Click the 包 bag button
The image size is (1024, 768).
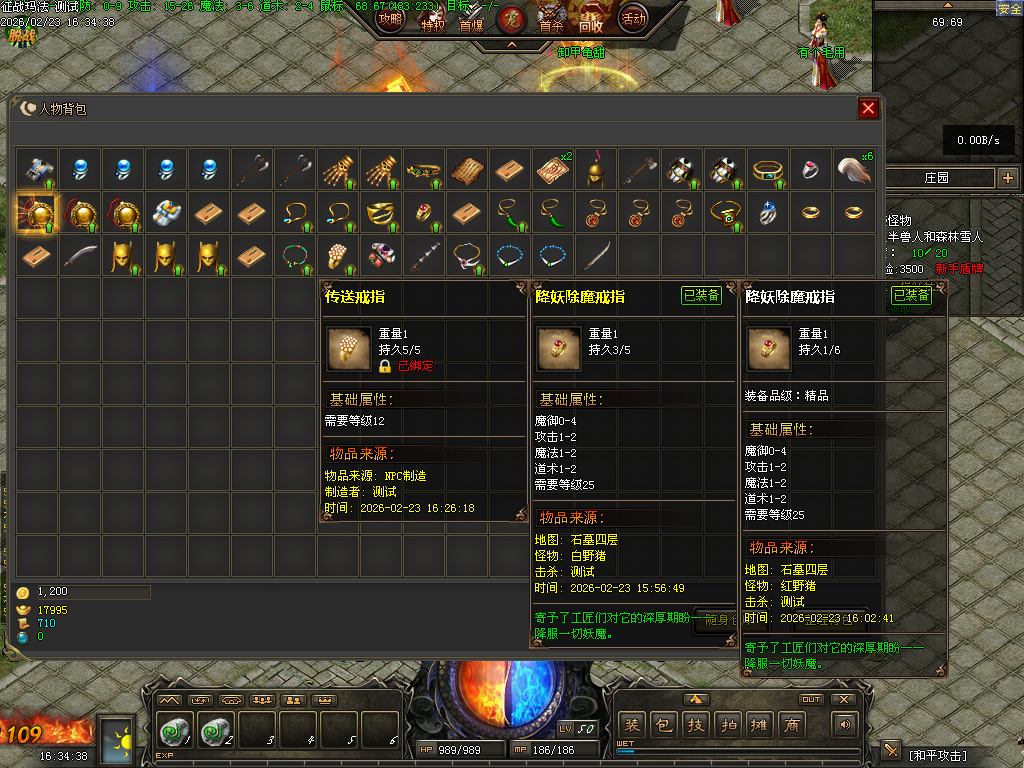click(663, 724)
